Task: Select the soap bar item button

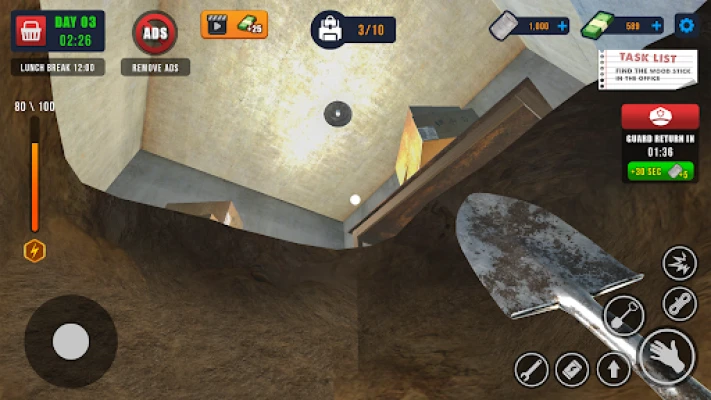Action: point(572,370)
